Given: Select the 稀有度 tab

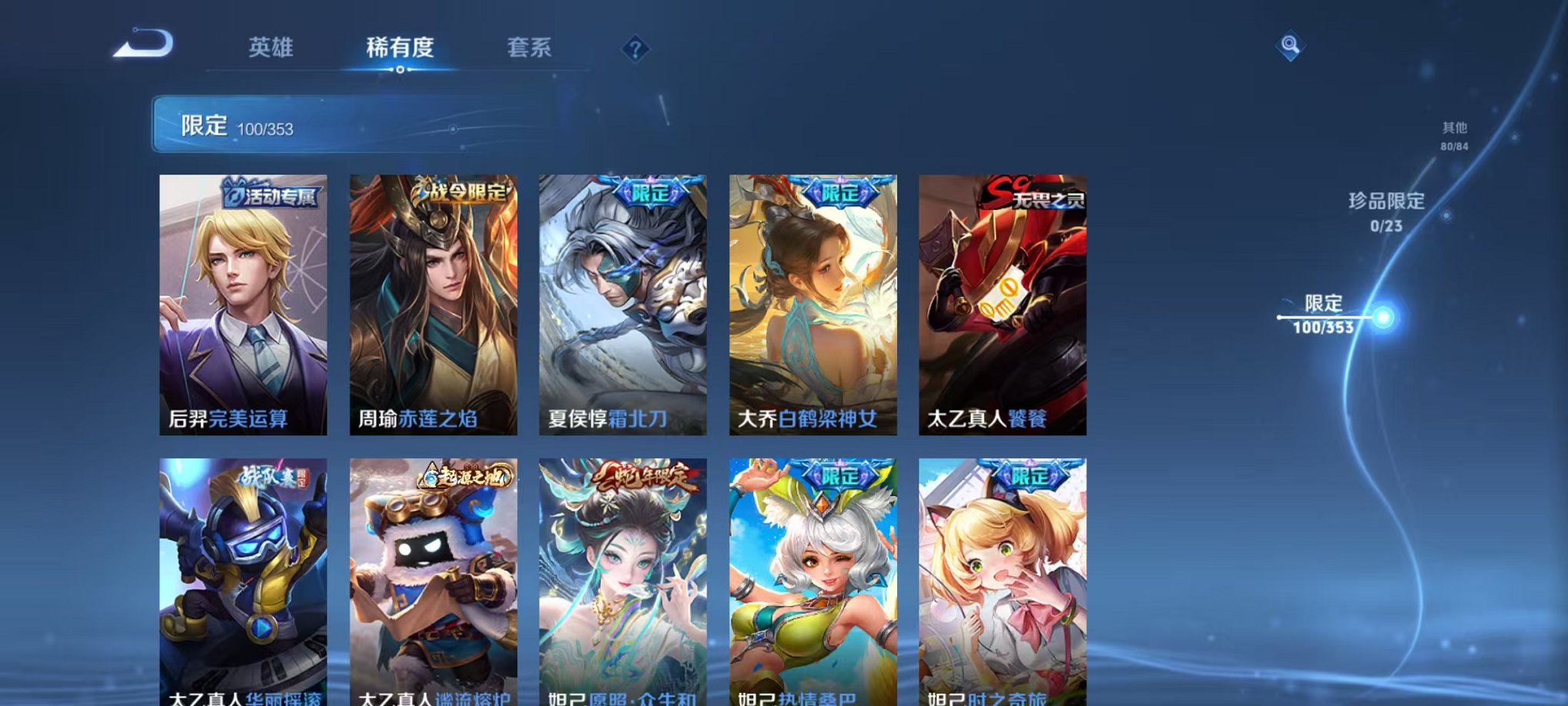Looking at the screenshot, I should (399, 48).
